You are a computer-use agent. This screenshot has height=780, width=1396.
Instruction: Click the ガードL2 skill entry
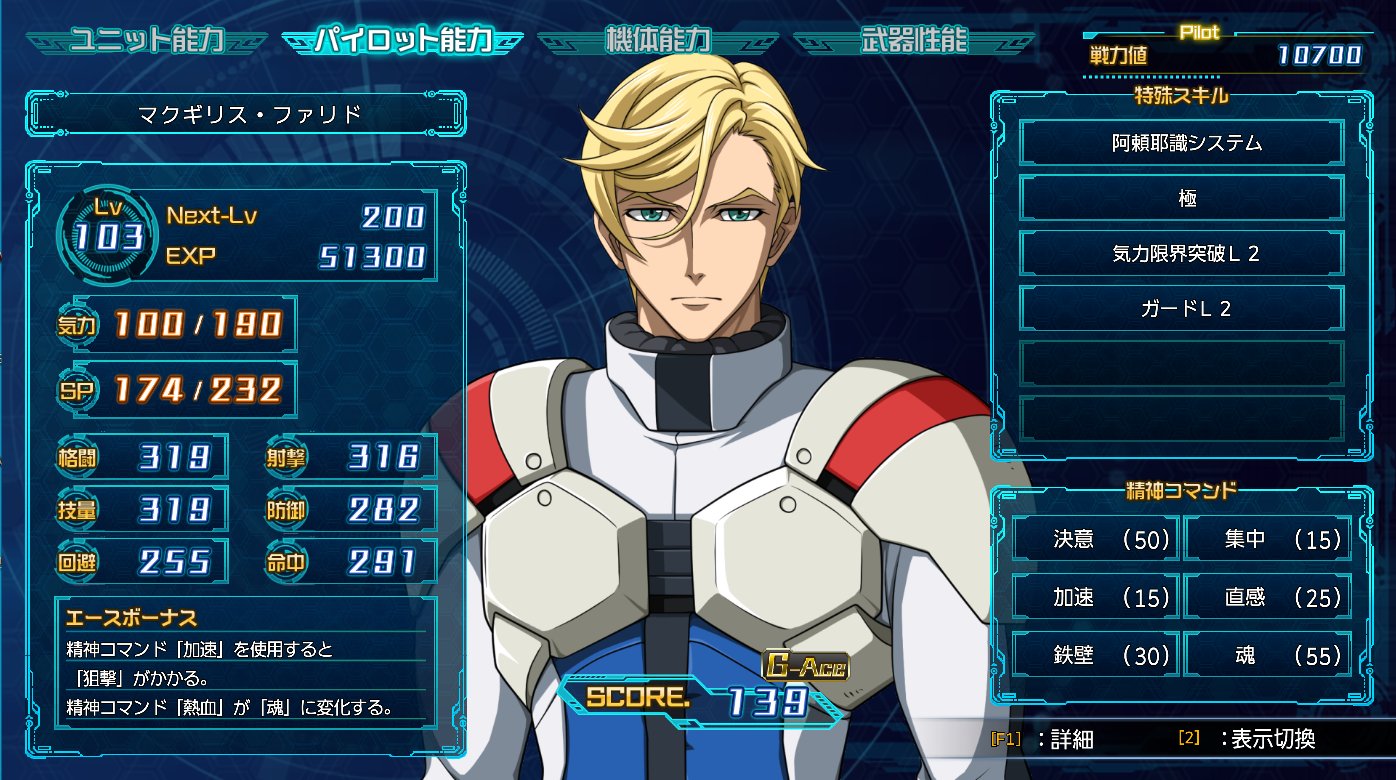[1180, 309]
